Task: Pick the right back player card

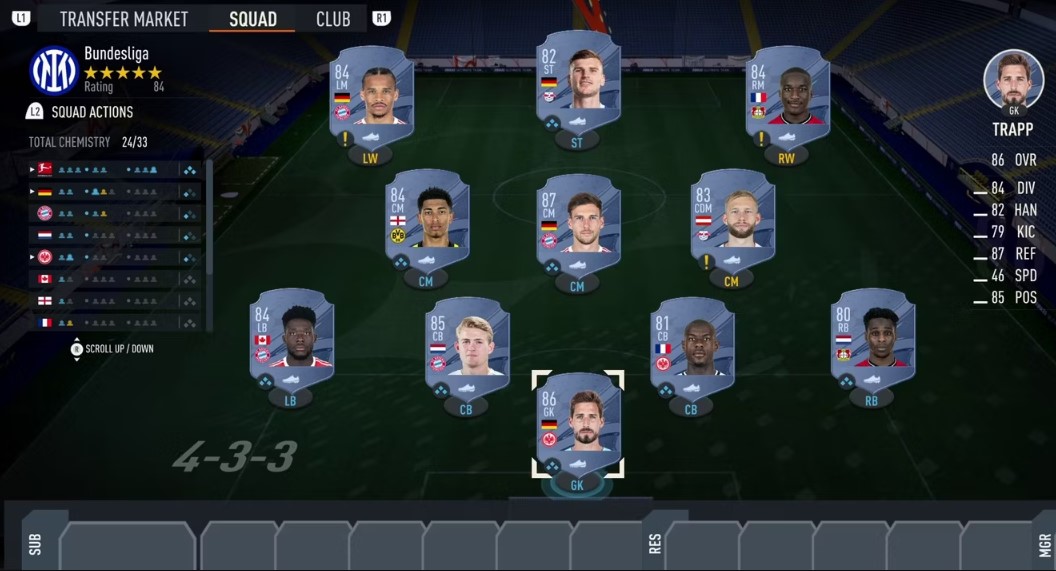Action: tap(872, 340)
